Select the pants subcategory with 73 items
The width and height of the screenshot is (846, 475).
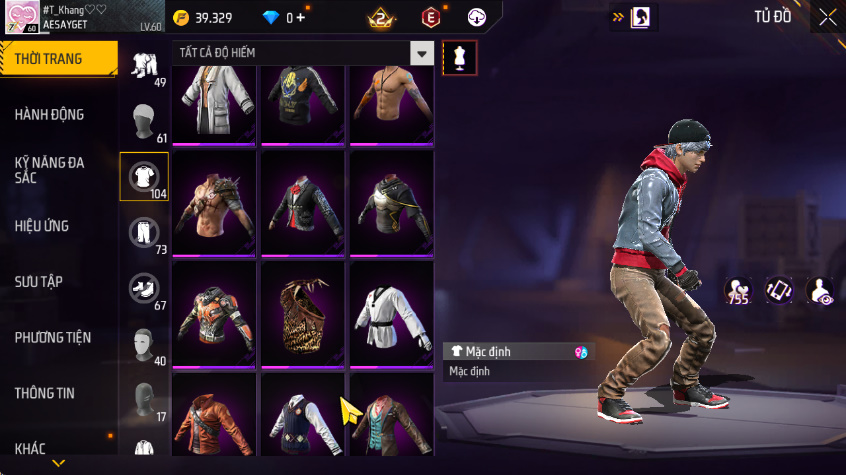pos(143,233)
